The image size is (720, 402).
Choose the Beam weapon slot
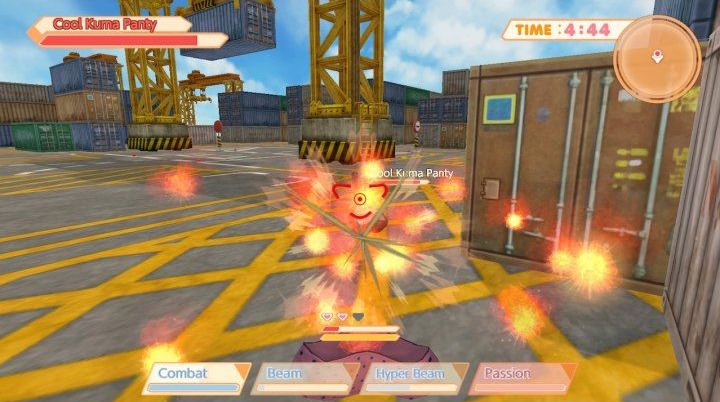304,377
